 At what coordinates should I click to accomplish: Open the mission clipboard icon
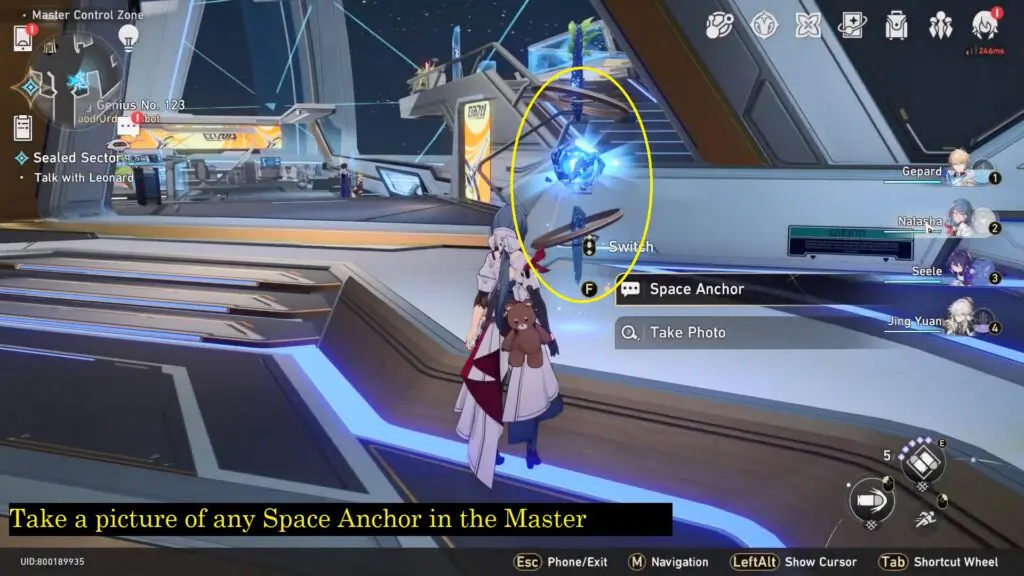(x=23, y=127)
